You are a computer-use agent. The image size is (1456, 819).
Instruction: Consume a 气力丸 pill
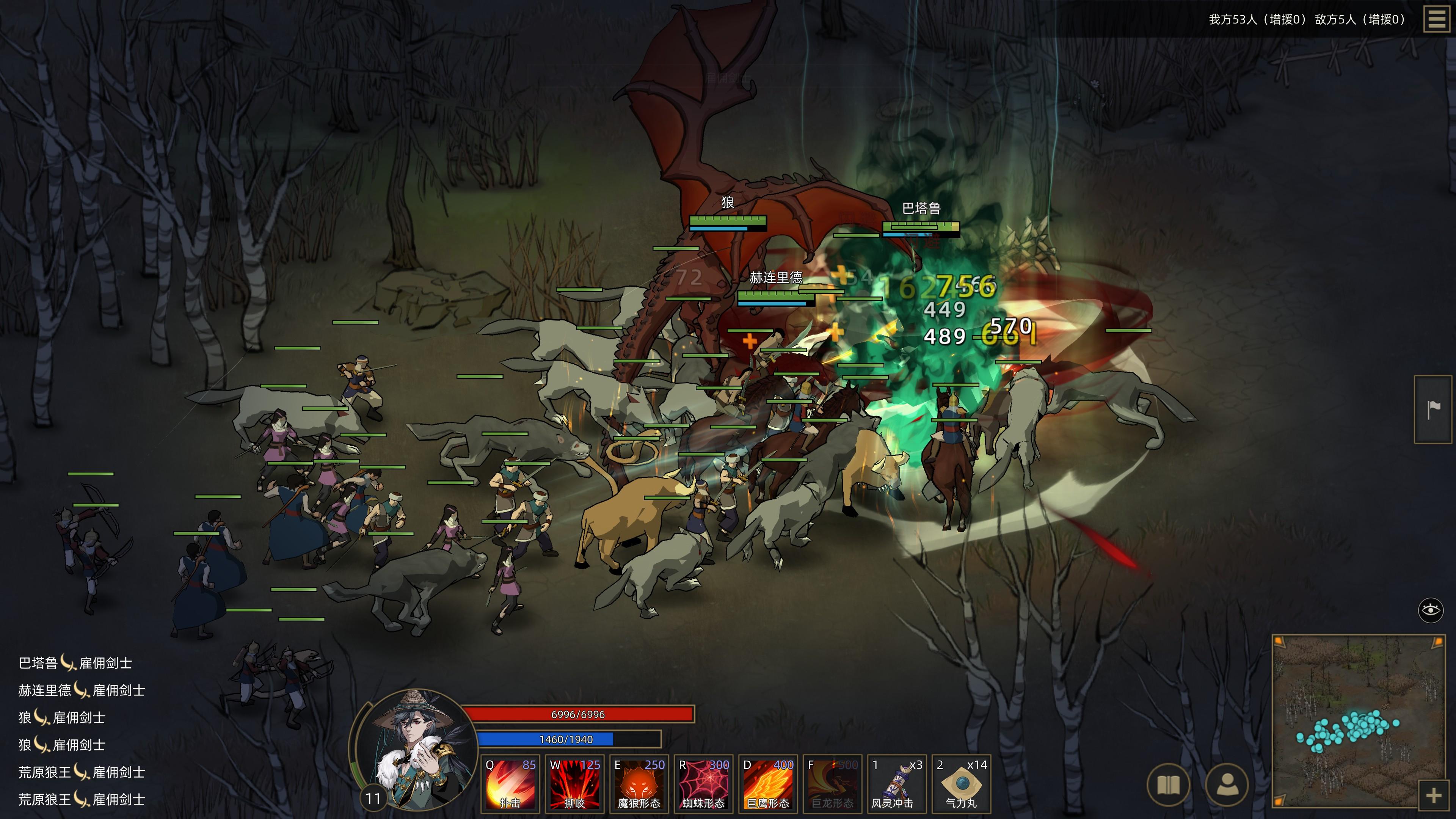pos(962,784)
